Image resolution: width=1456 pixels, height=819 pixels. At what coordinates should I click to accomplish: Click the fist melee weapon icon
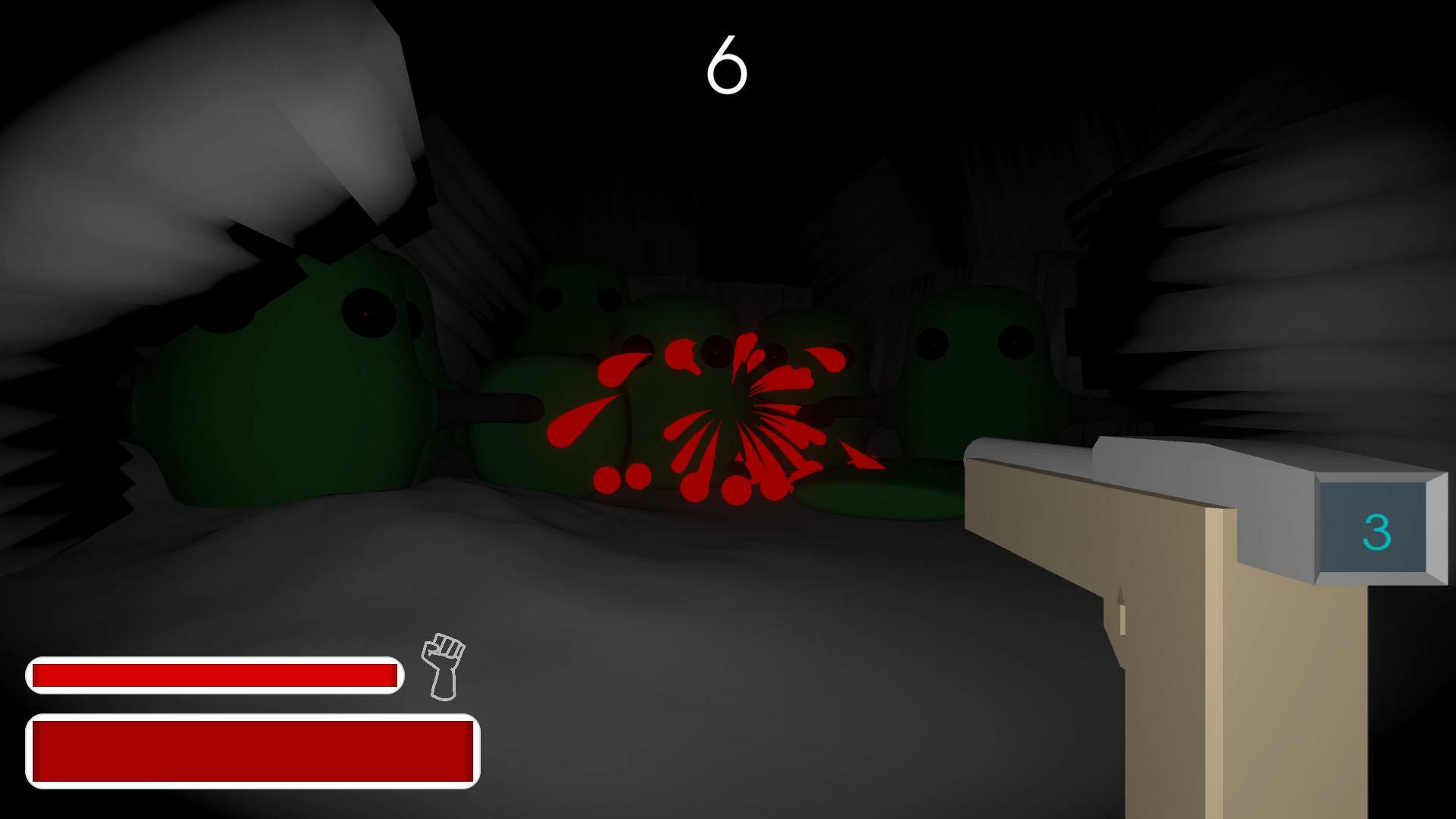pyautogui.click(x=443, y=667)
